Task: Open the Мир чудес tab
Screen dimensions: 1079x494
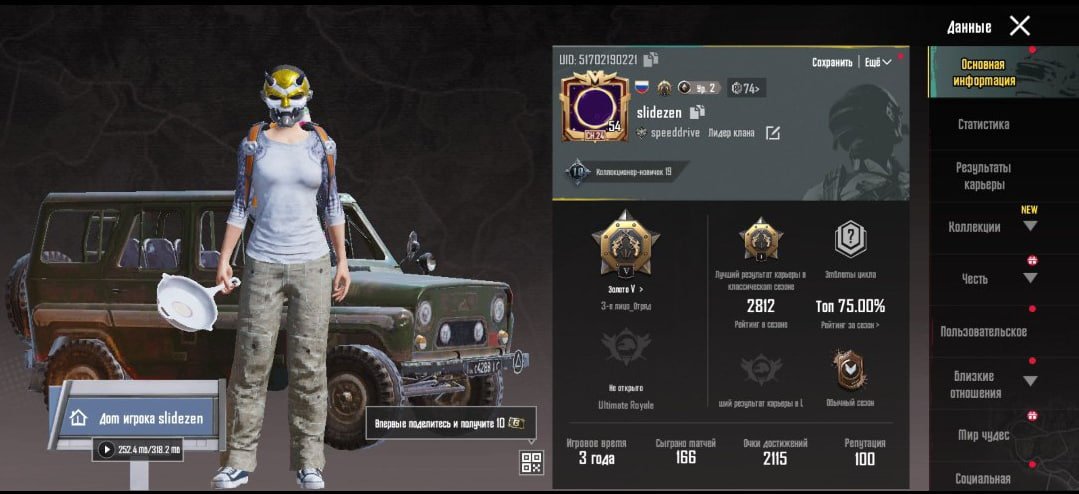Action: point(983,435)
